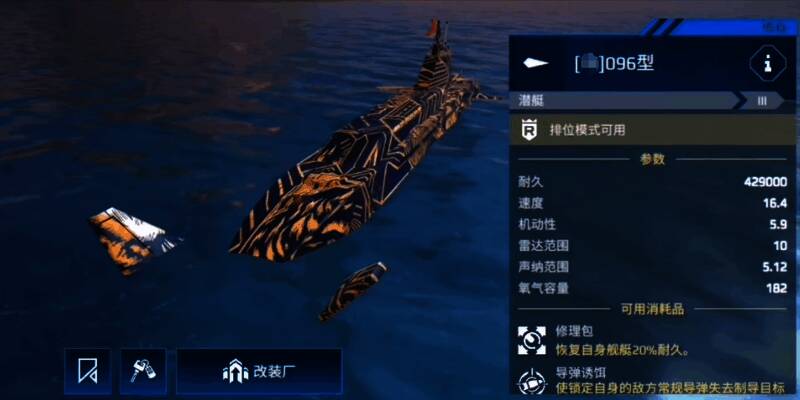Viewport: 800px width, 400px height.
Task: Select the 导弹诱饵 missile decoy consumable
Action: click(x=532, y=381)
